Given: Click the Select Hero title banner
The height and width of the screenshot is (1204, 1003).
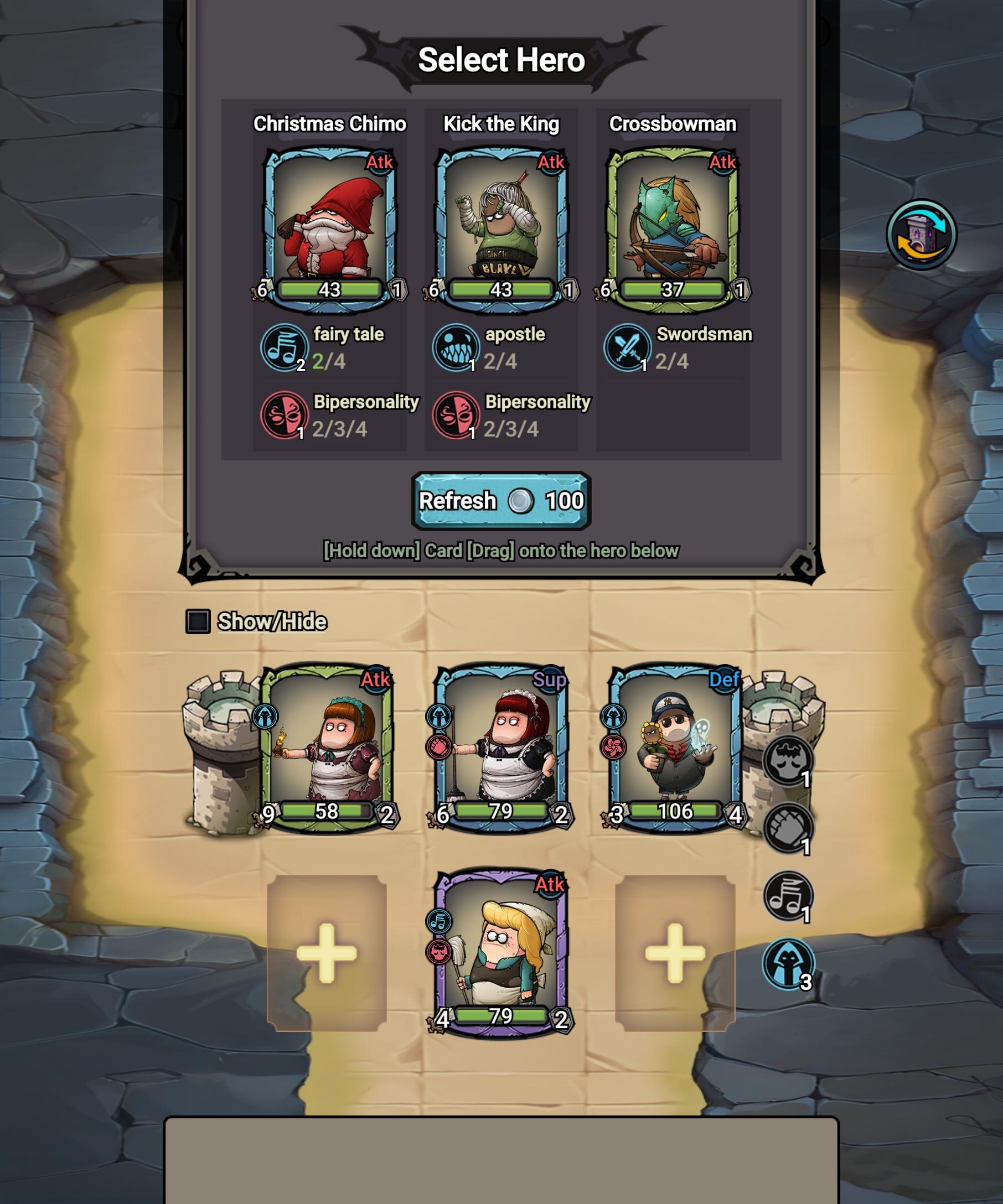Looking at the screenshot, I should point(501,59).
